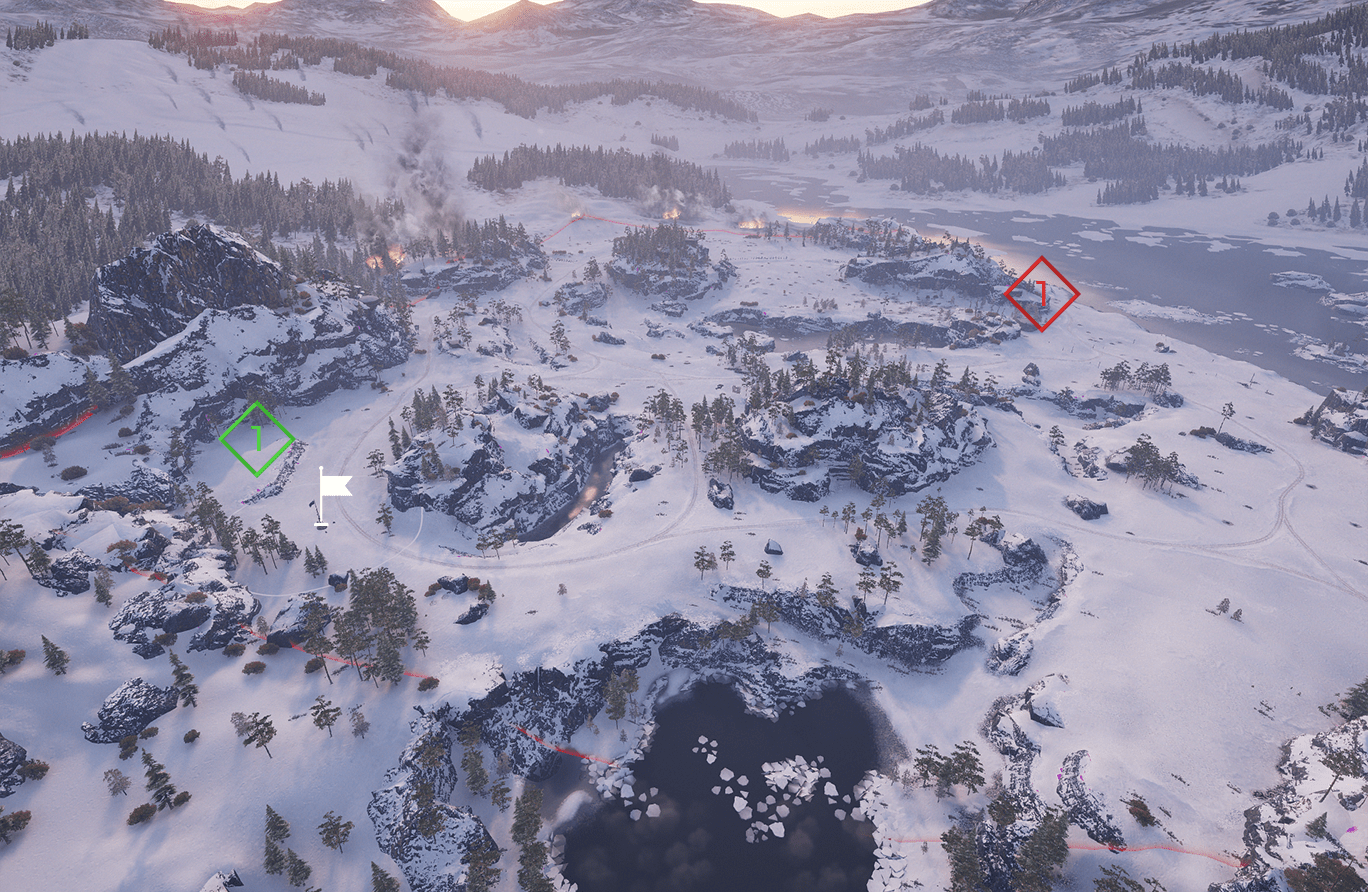Click the numeral inside the red diamond
The width and height of the screenshot is (1368, 892).
[1040, 295]
